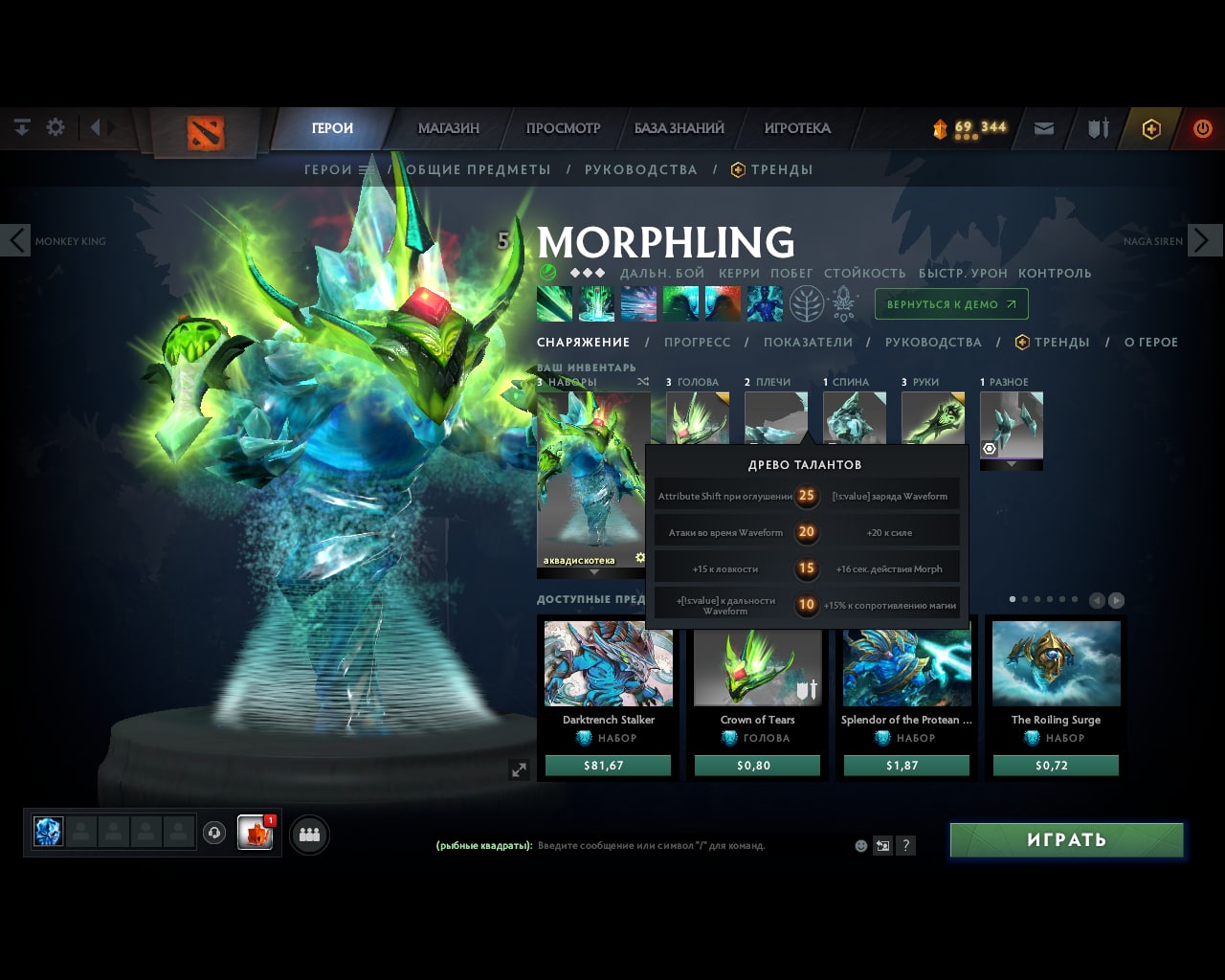Image resolution: width=1225 pixels, height=980 pixels.
Task: Open the armory shield-and-sword icon in top bar
Action: click(1097, 127)
